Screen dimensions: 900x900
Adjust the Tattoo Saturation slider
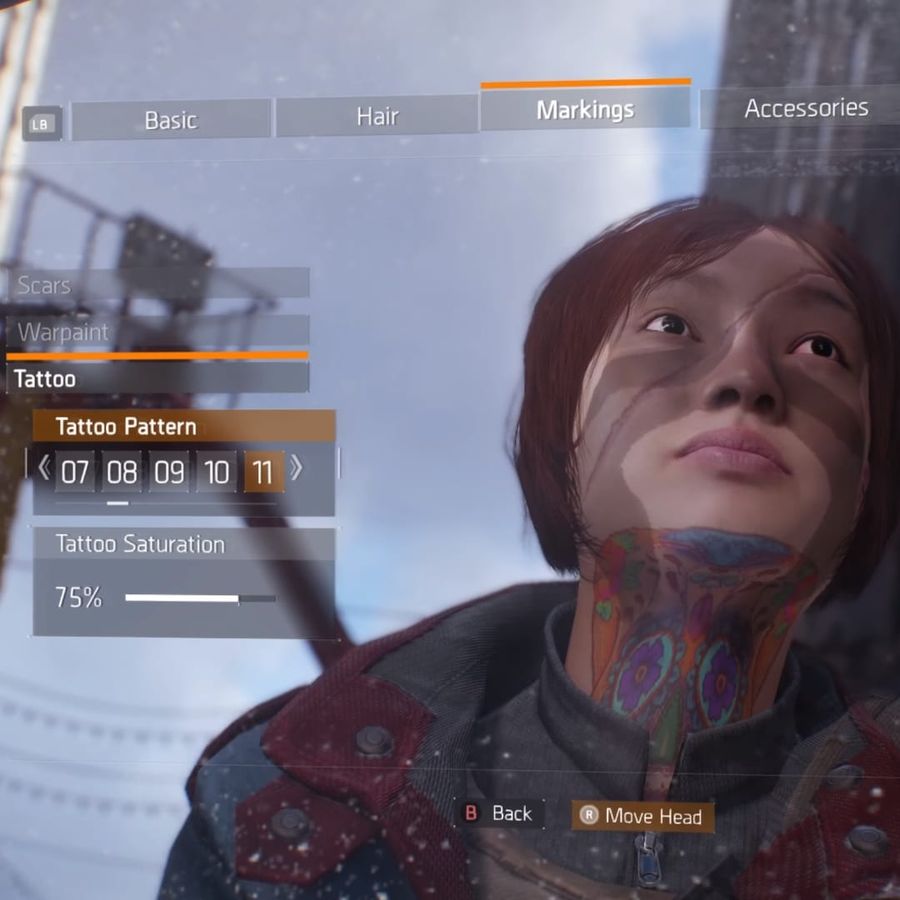pos(200,598)
